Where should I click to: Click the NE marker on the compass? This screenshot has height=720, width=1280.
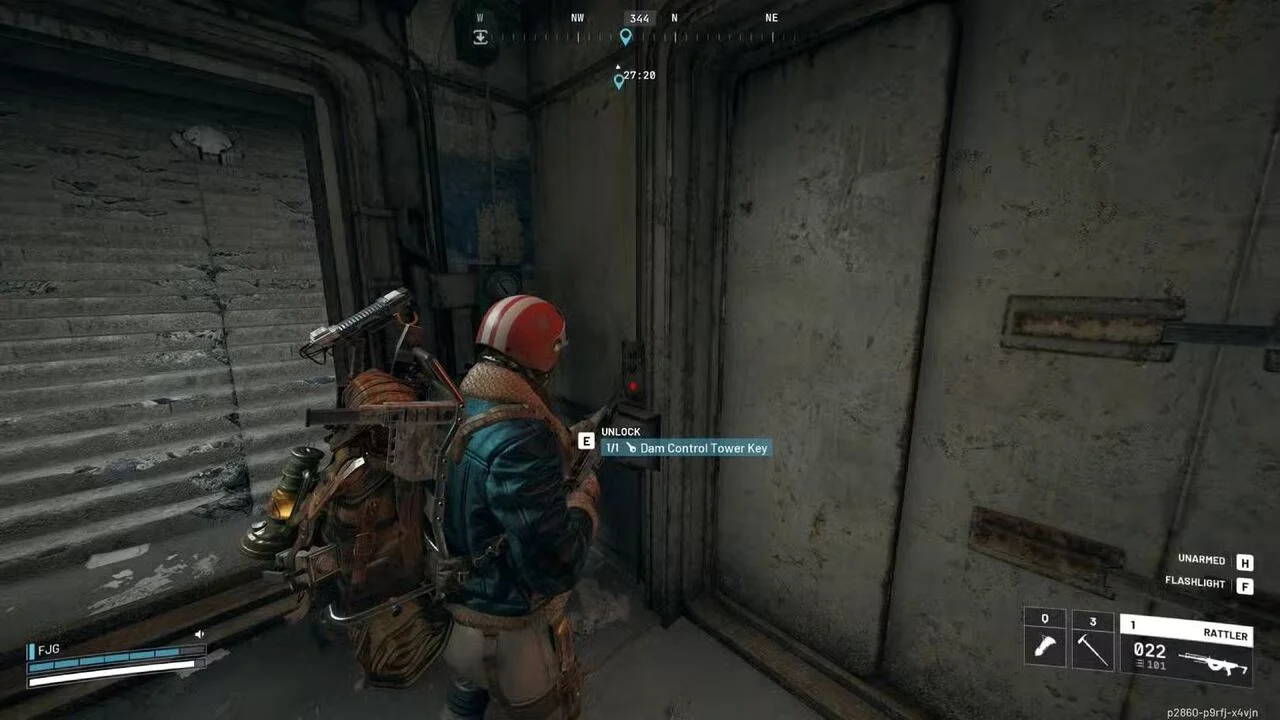tap(771, 17)
